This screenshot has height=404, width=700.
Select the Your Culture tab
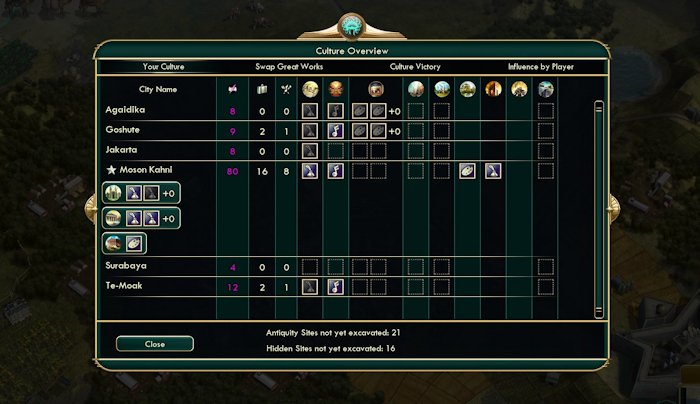coord(164,67)
